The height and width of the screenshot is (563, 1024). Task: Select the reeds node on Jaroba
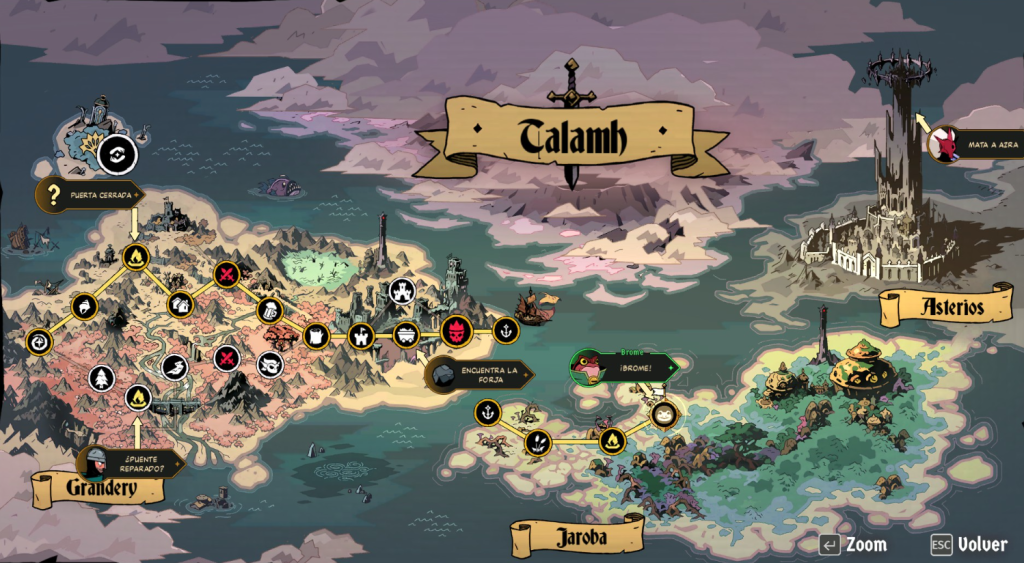(x=538, y=440)
